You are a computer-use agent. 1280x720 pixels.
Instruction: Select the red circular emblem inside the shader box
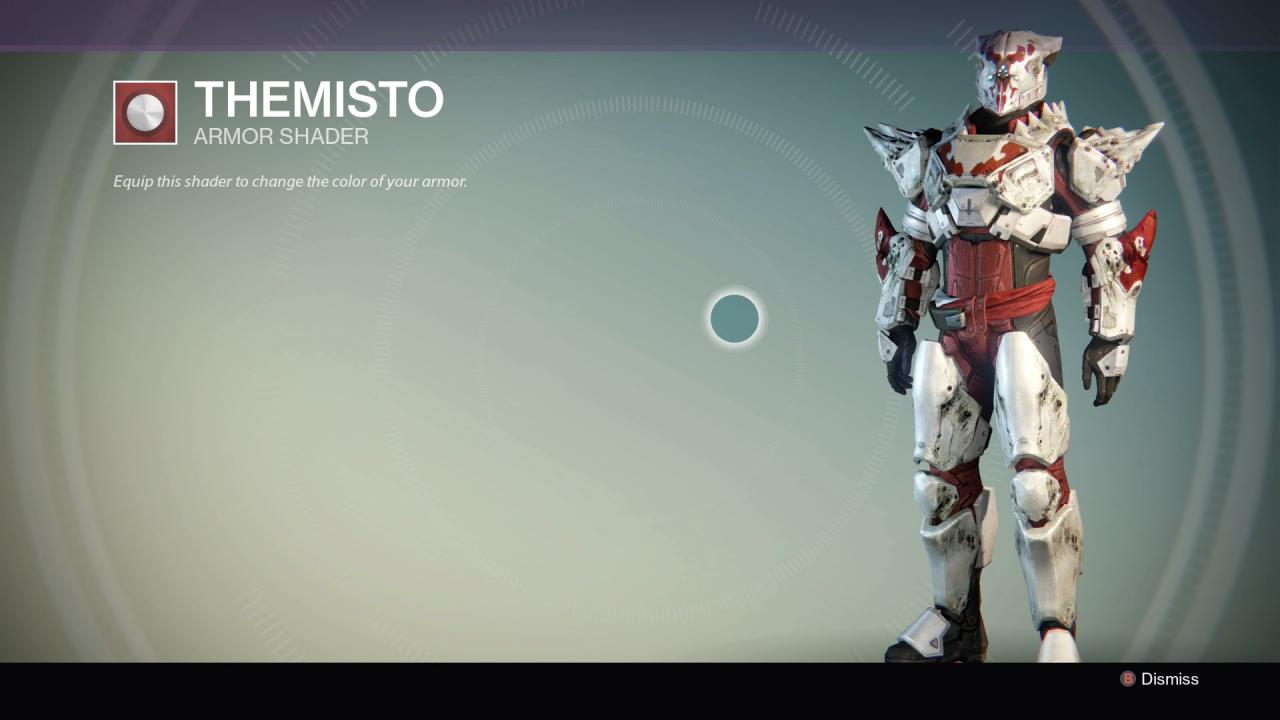tap(145, 111)
